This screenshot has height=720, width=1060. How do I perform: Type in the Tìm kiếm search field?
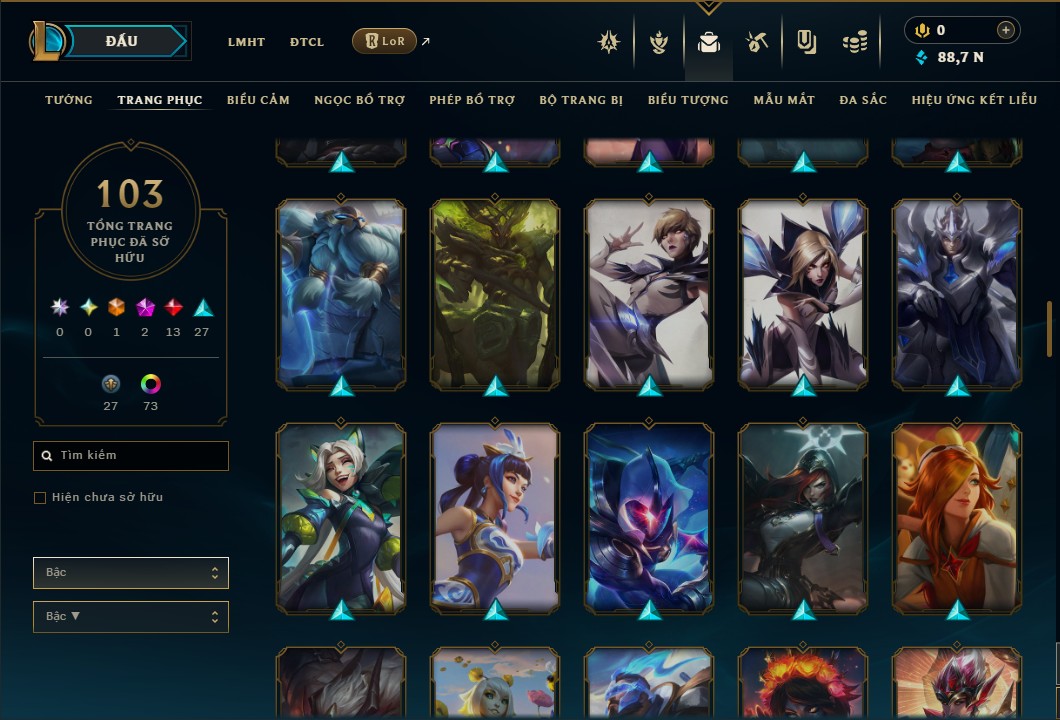(140, 456)
